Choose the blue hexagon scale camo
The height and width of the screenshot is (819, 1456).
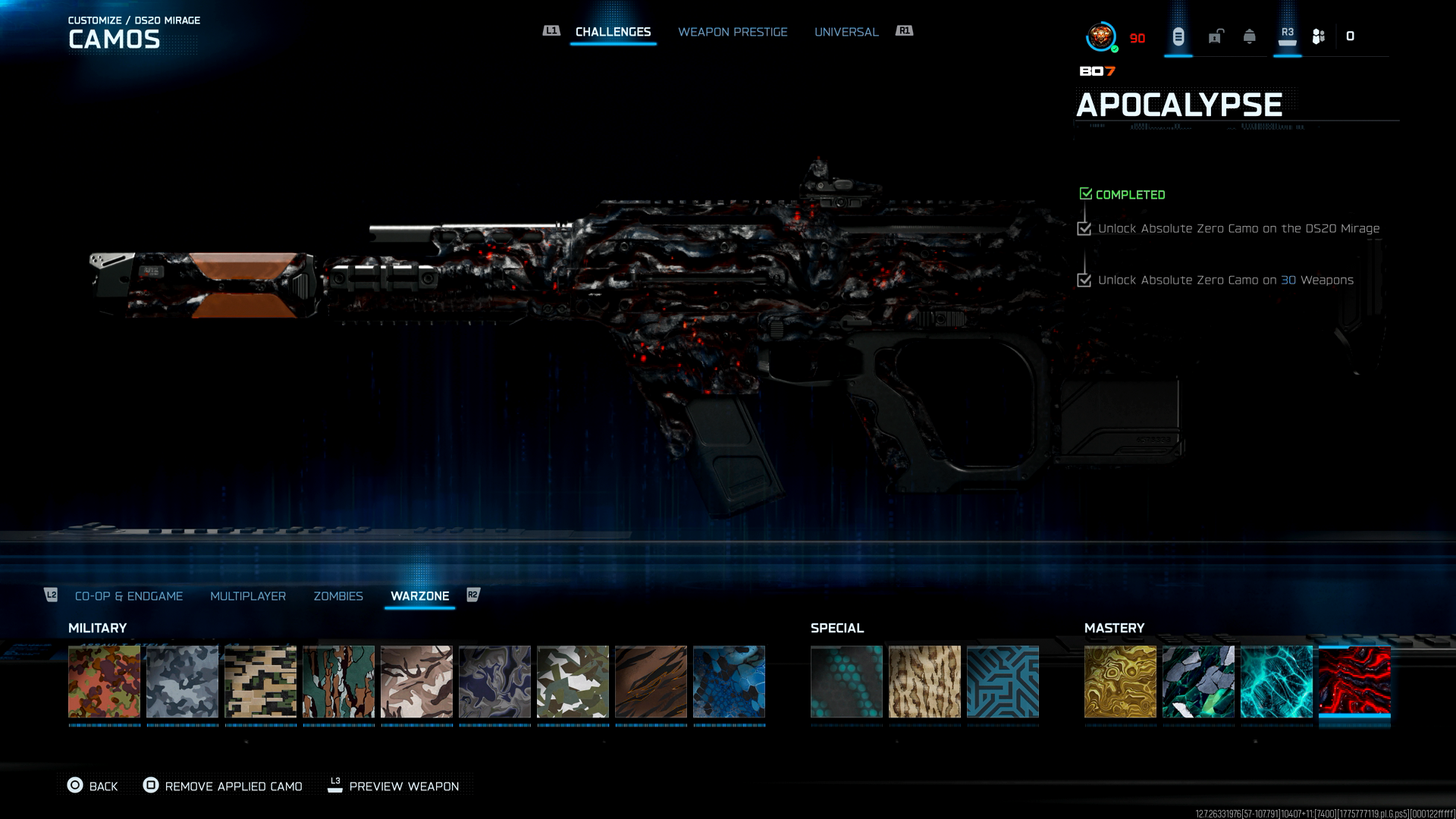(729, 681)
